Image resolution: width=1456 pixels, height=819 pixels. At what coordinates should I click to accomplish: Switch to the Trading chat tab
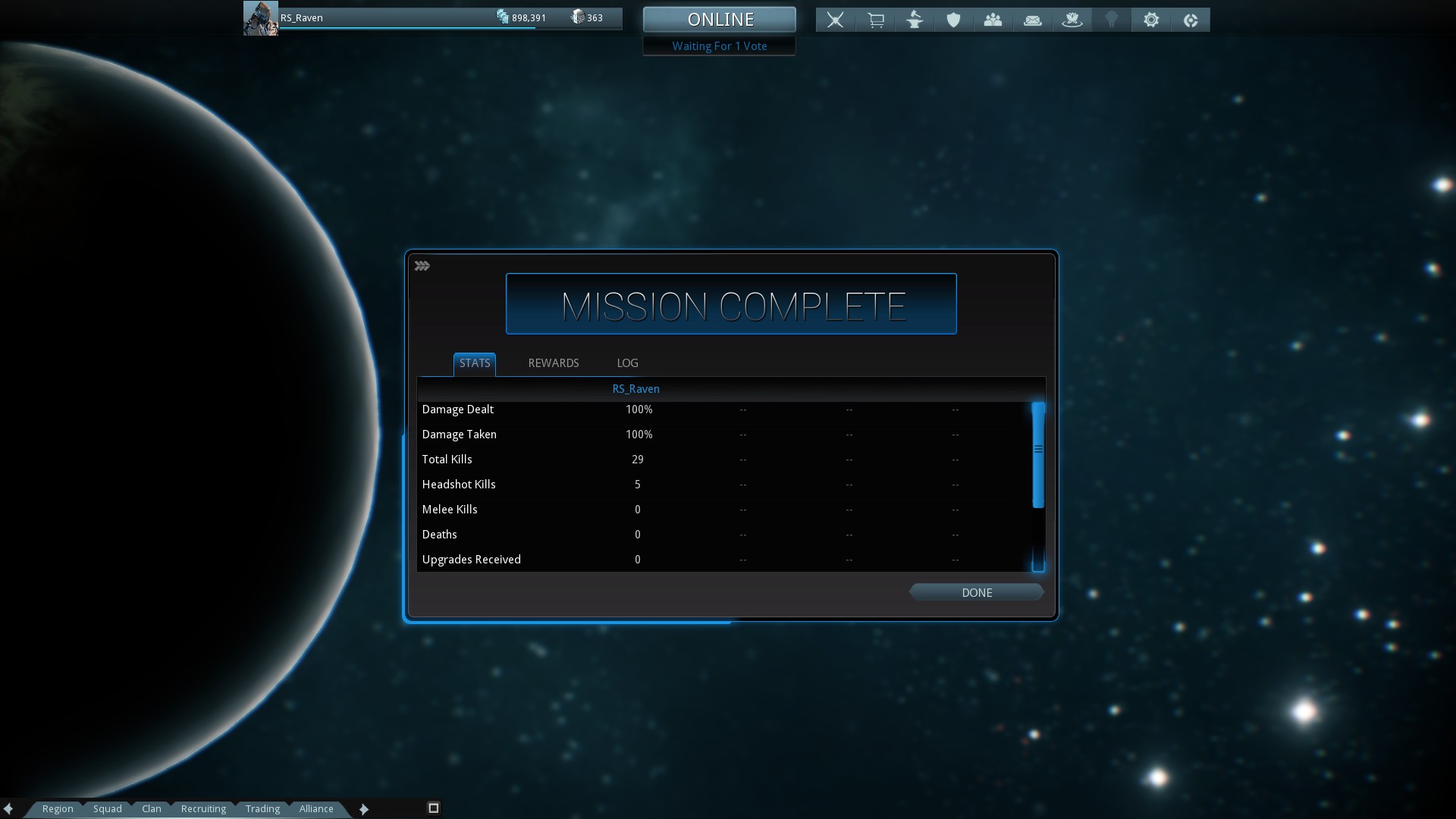click(x=262, y=808)
